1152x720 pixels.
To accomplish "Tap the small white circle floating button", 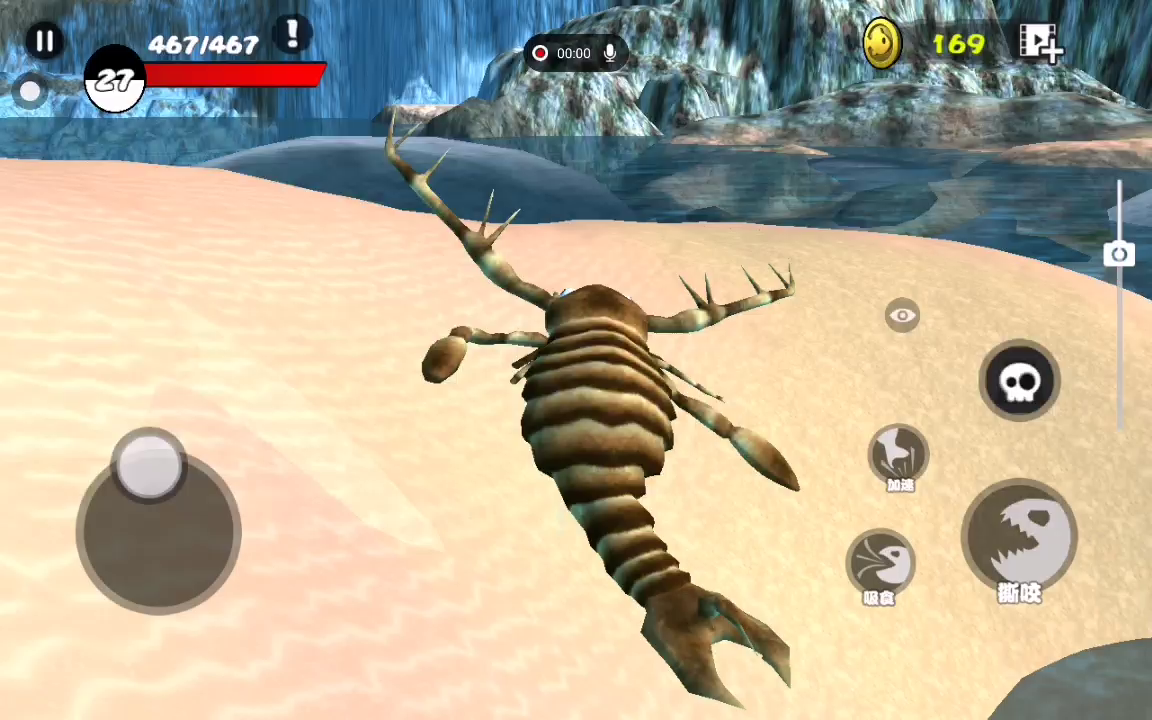I will coord(30,92).
